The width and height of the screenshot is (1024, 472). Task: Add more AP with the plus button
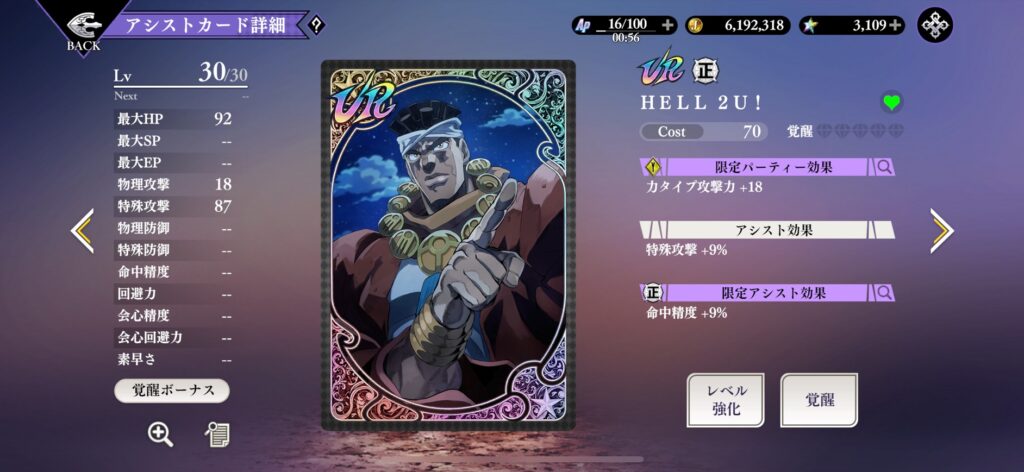(x=668, y=25)
